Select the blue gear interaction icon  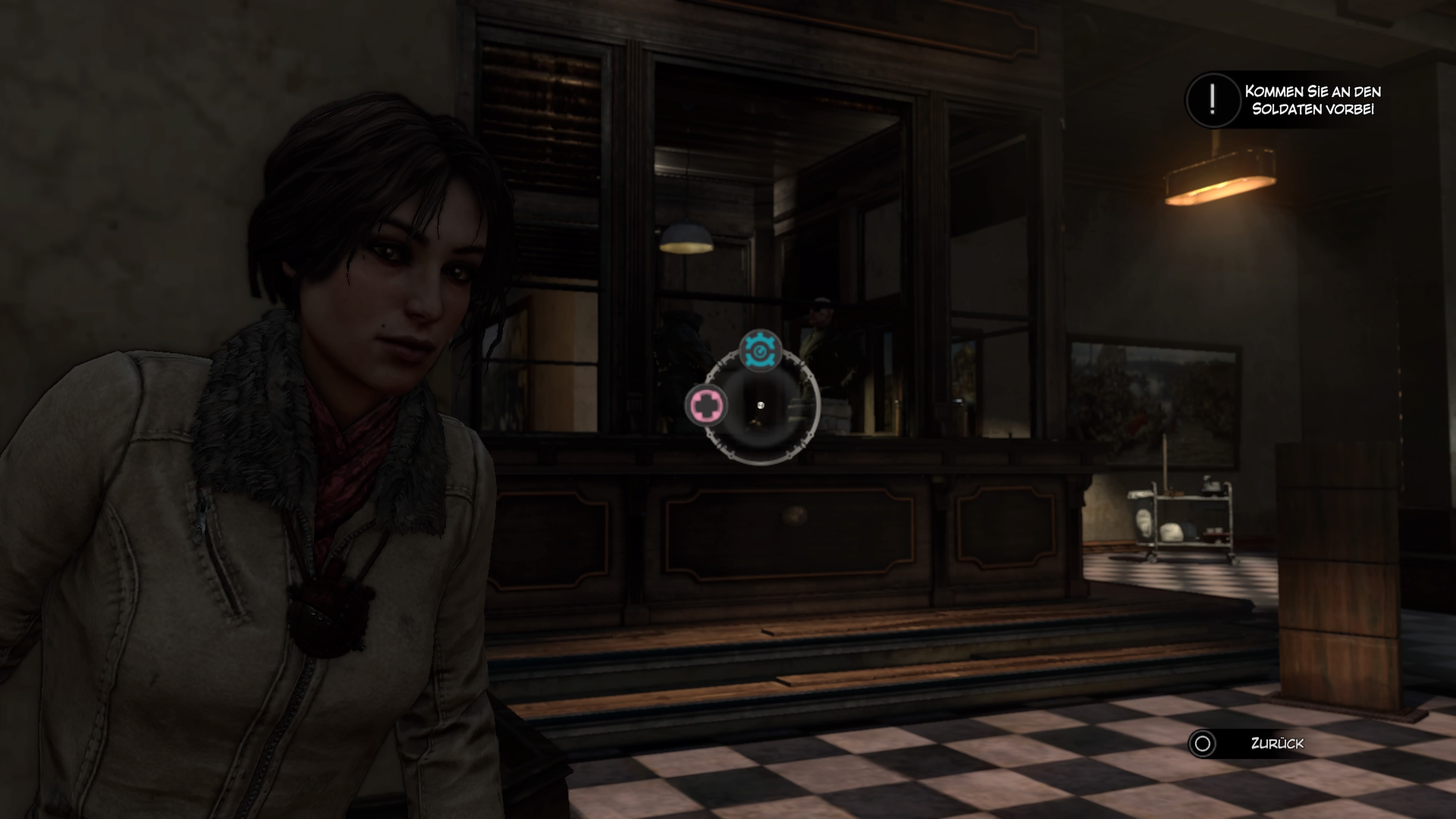click(760, 350)
